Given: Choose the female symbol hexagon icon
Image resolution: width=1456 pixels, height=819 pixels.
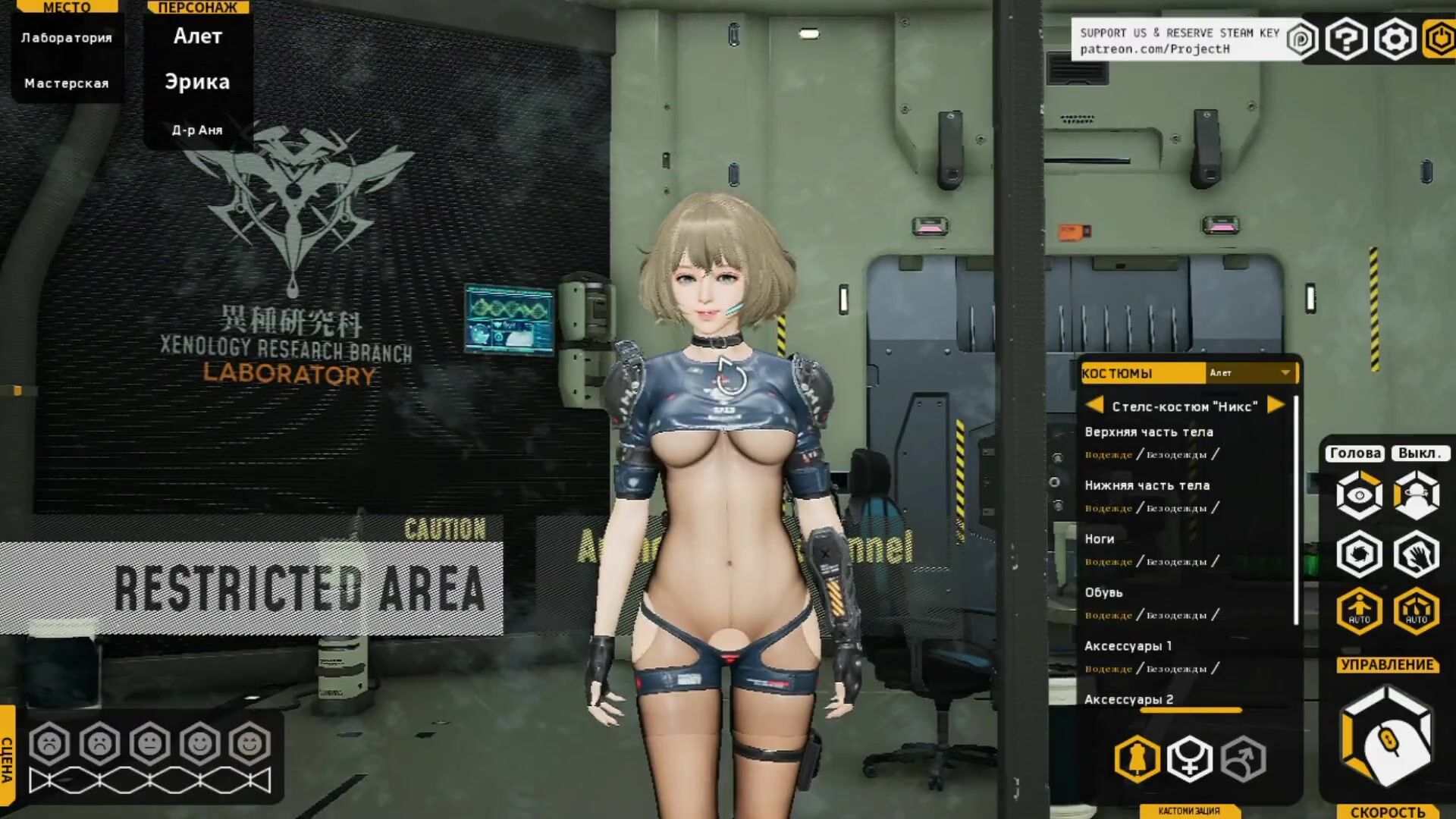Looking at the screenshot, I should coord(1190,758).
